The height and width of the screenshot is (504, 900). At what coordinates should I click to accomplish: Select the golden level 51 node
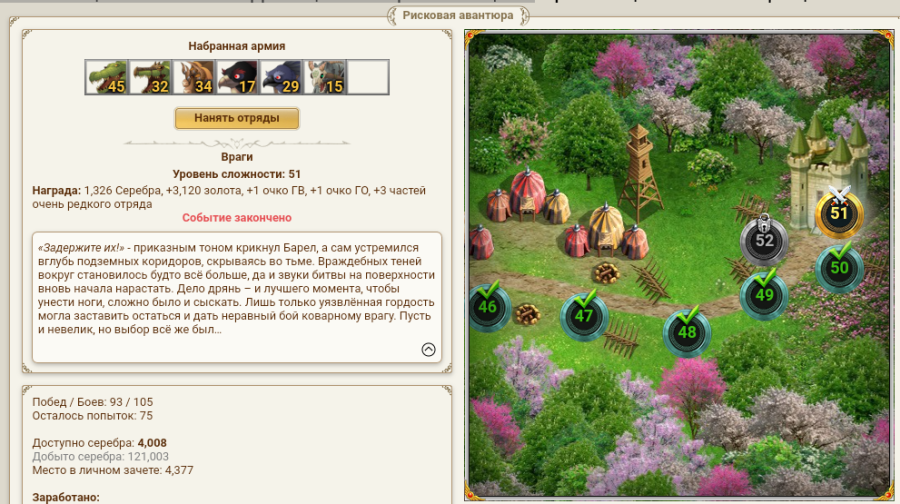pyautogui.click(x=839, y=213)
